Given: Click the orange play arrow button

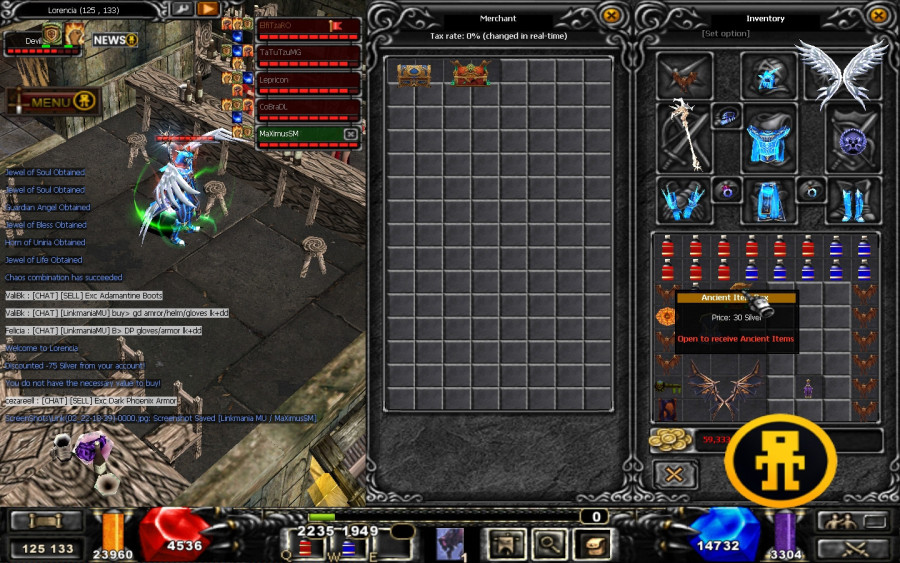Looking at the screenshot, I should (x=207, y=9).
